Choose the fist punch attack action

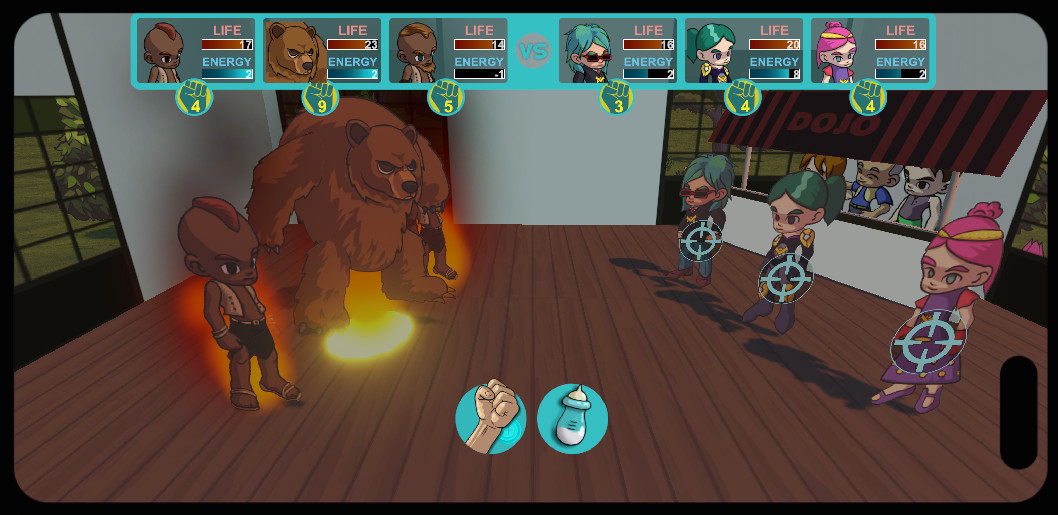[x=491, y=418]
